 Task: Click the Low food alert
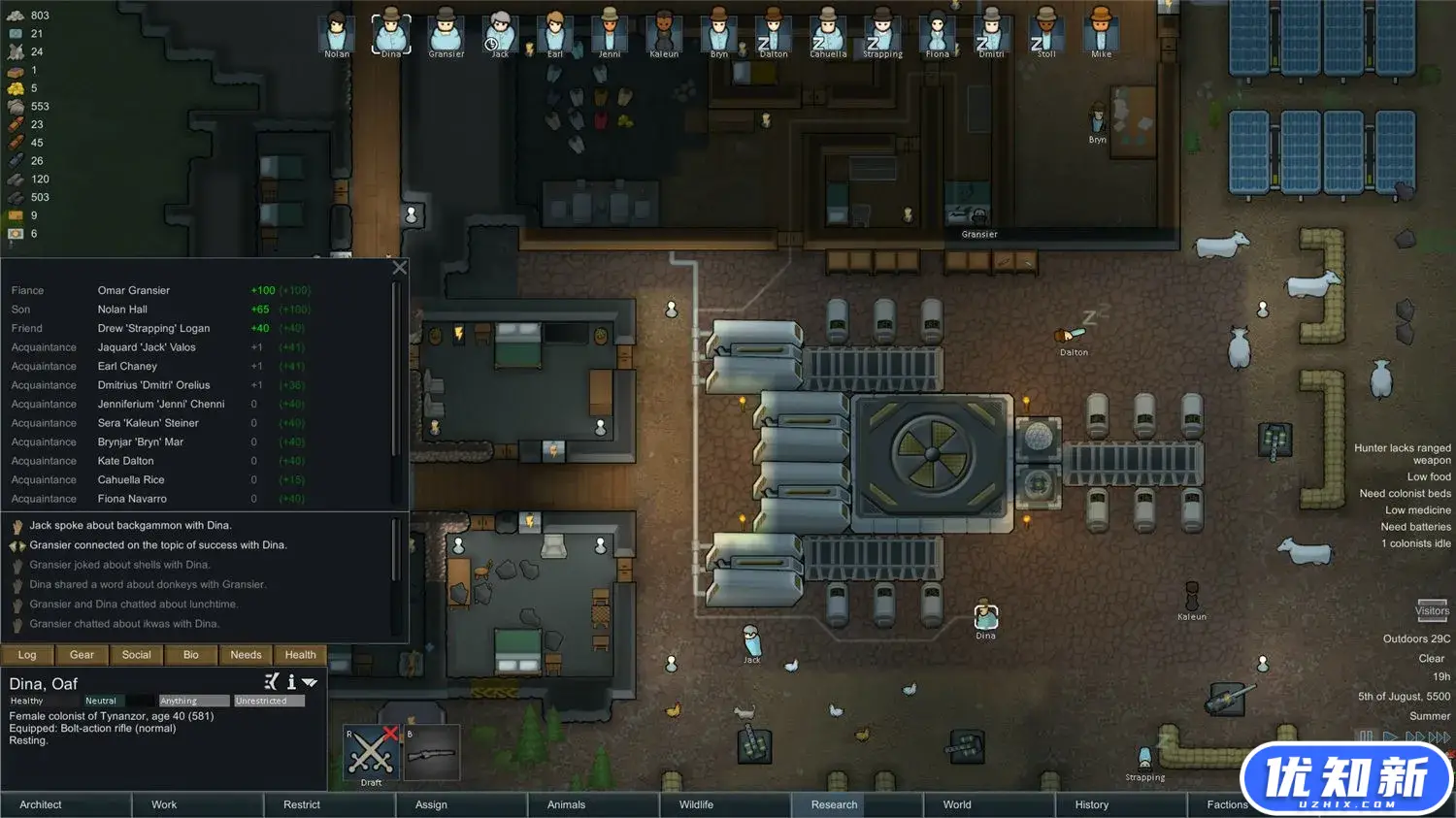click(x=1429, y=476)
